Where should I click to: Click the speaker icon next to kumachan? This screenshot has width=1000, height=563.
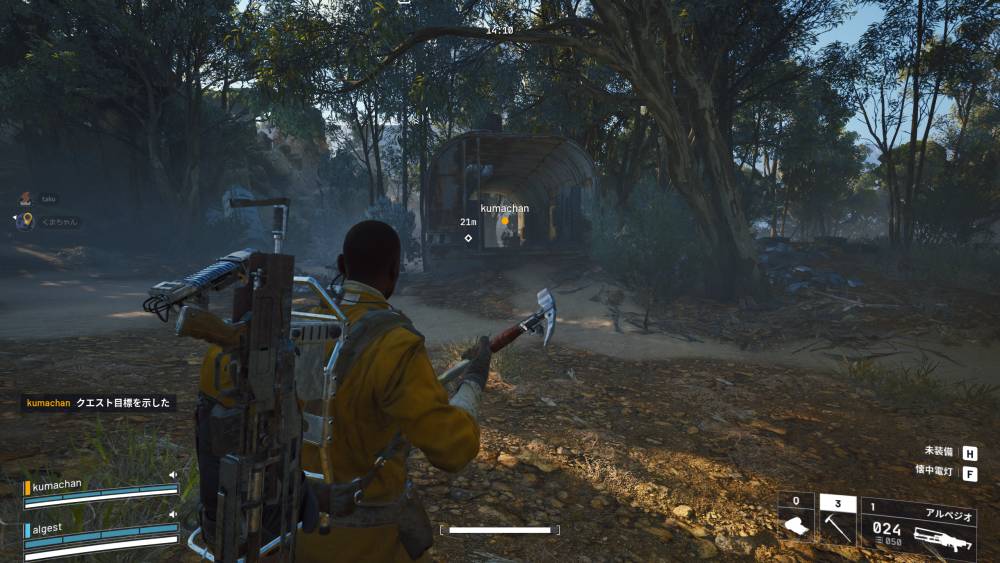pos(173,475)
